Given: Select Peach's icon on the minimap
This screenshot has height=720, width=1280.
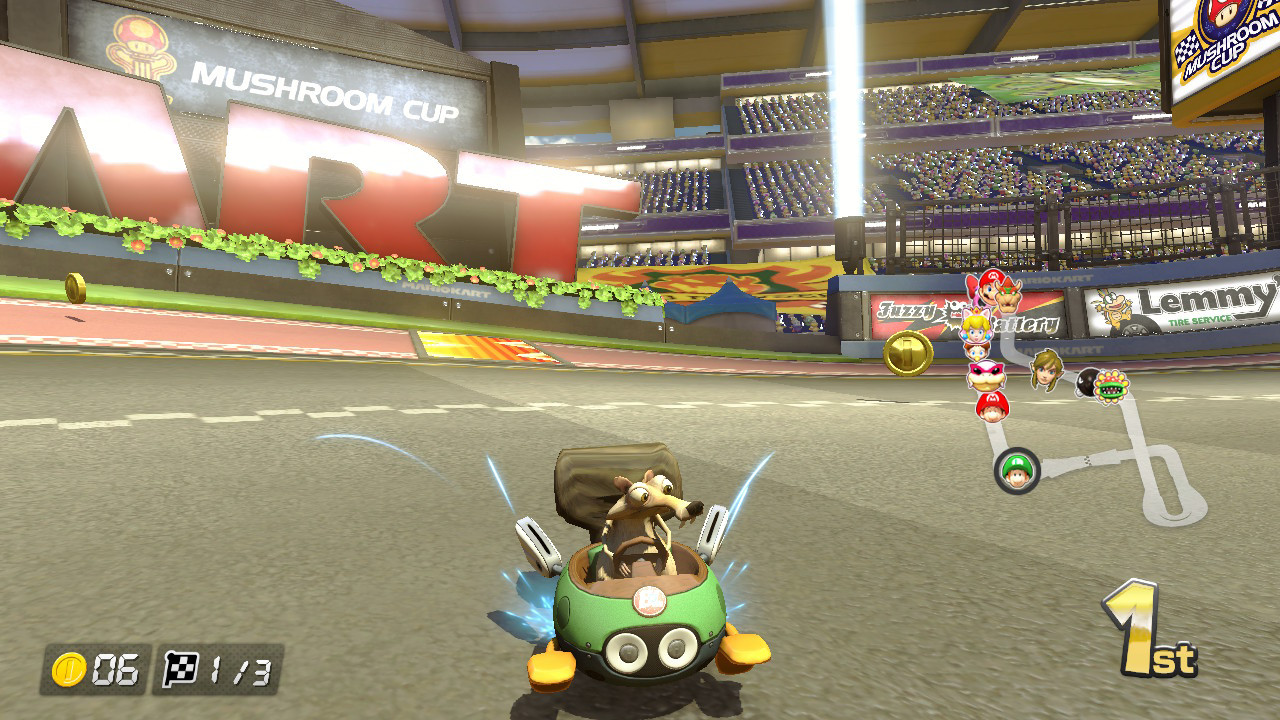Looking at the screenshot, I should coord(975,325).
